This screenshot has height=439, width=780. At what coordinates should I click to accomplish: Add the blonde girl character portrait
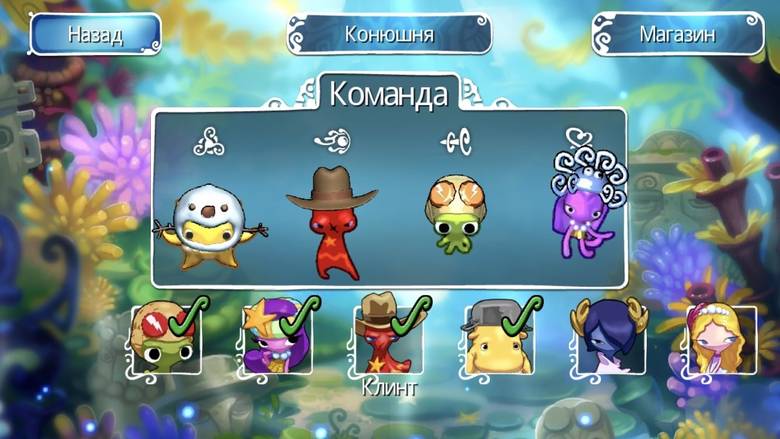[718, 340]
